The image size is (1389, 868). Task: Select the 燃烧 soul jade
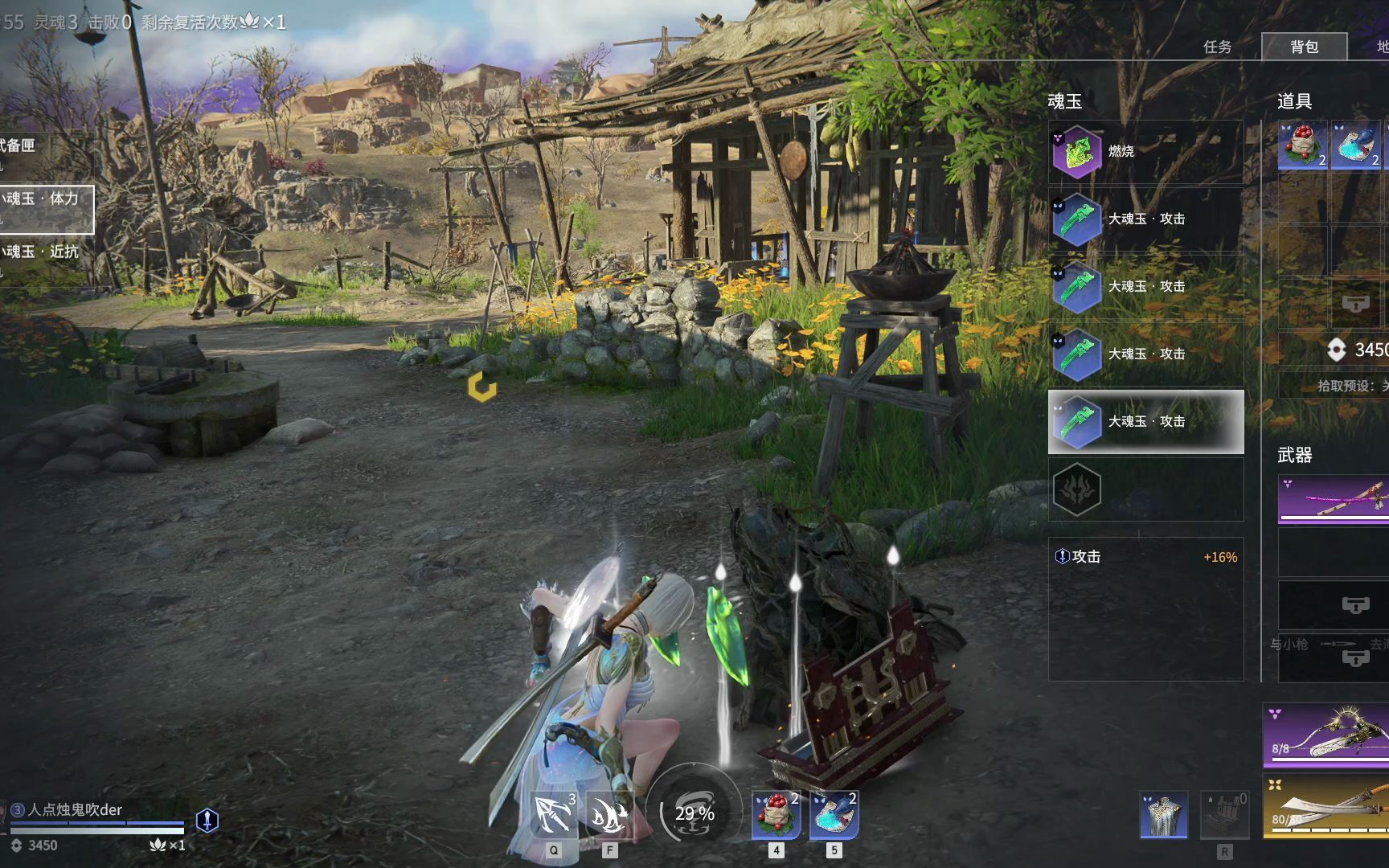tap(1145, 151)
